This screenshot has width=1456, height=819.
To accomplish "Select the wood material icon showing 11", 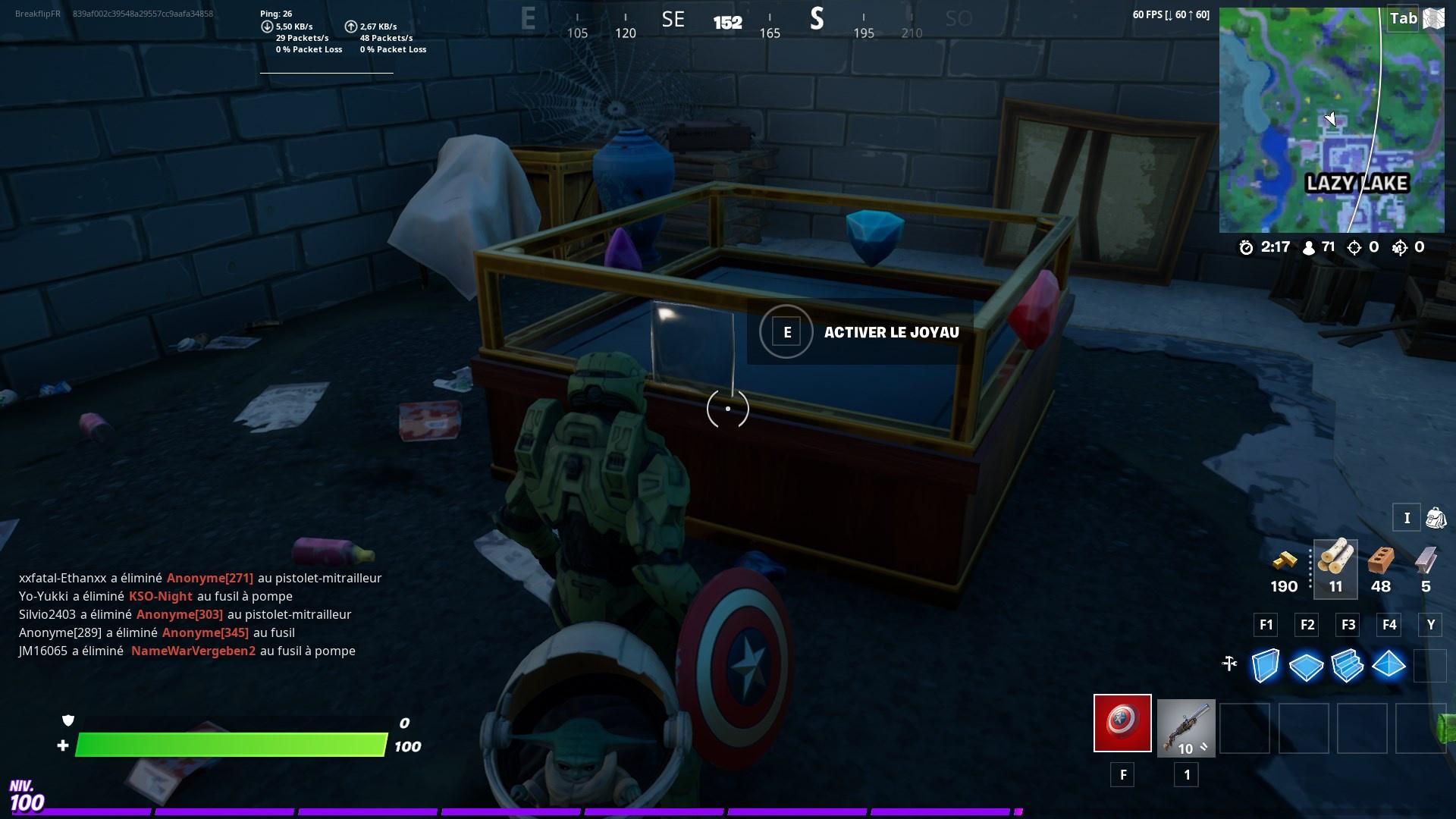I will [x=1335, y=561].
